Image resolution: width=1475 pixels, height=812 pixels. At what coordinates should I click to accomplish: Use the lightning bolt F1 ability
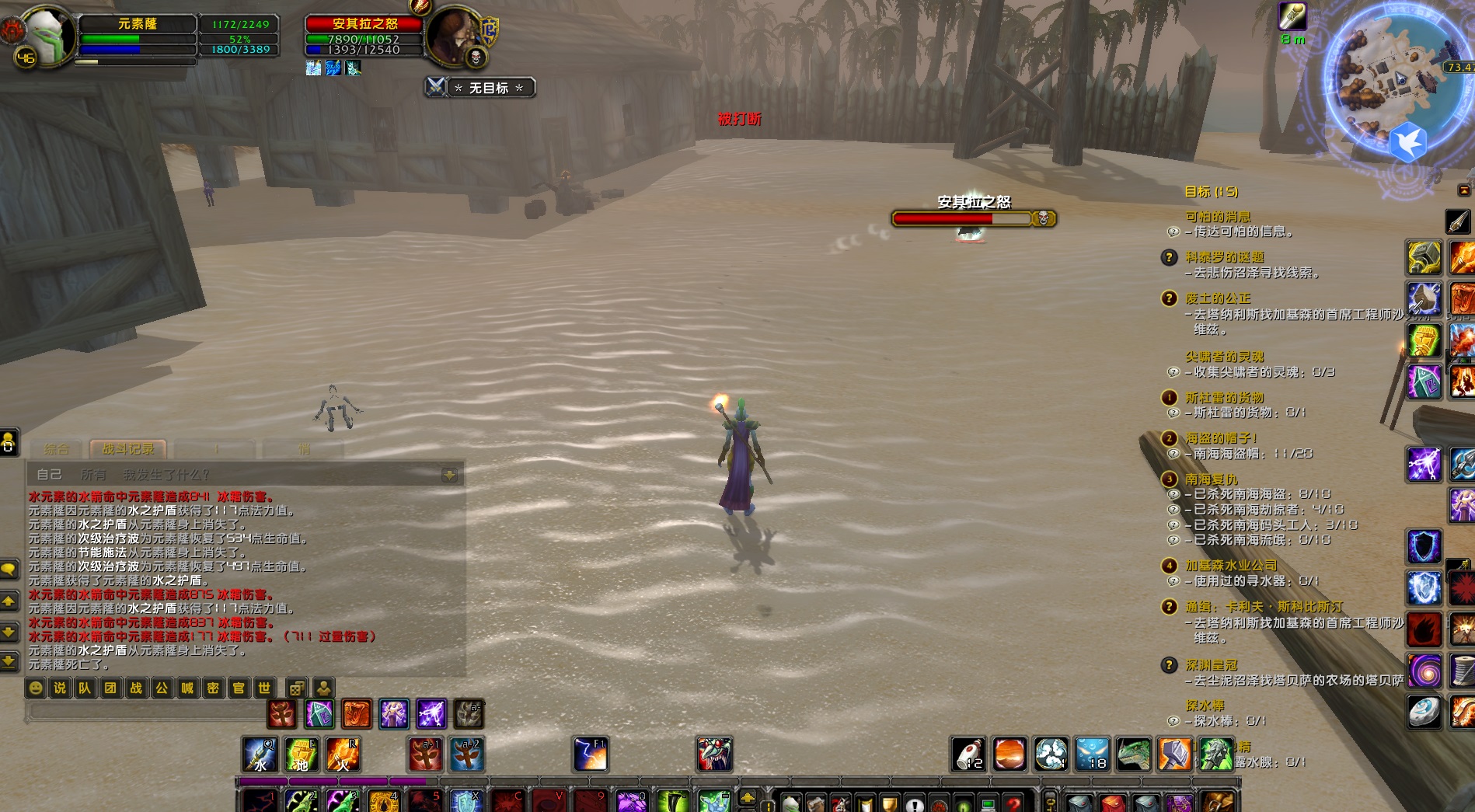(x=591, y=754)
